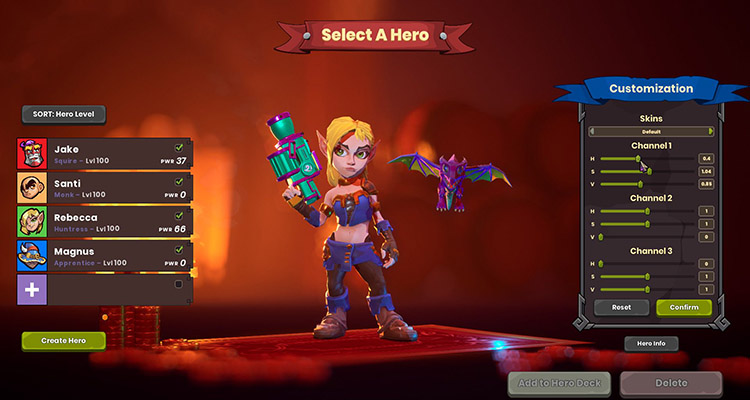Image resolution: width=750 pixels, height=400 pixels.
Task: Reset the customization colors
Action: pos(621,307)
